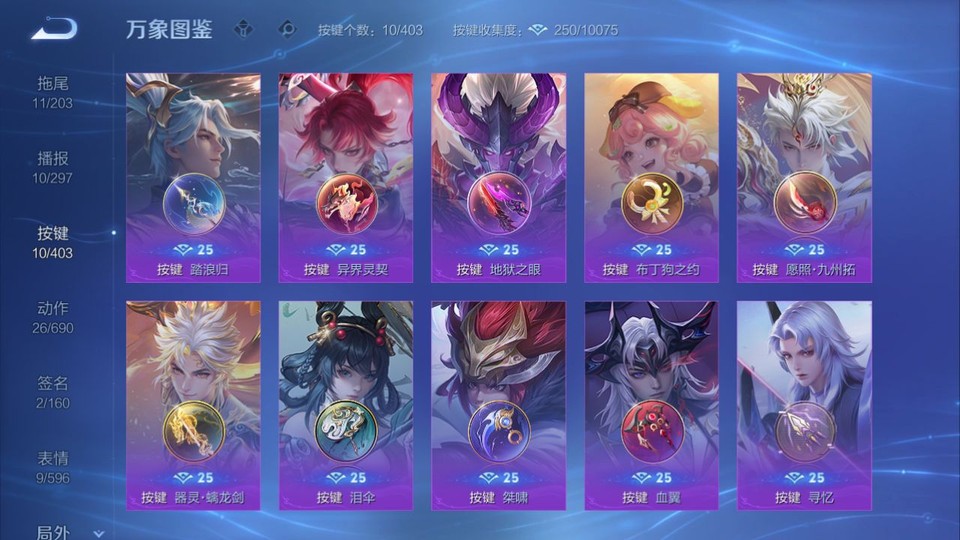This screenshot has height=540, width=960.
Task: Switch to the 播报 tab
Action: [x=54, y=167]
